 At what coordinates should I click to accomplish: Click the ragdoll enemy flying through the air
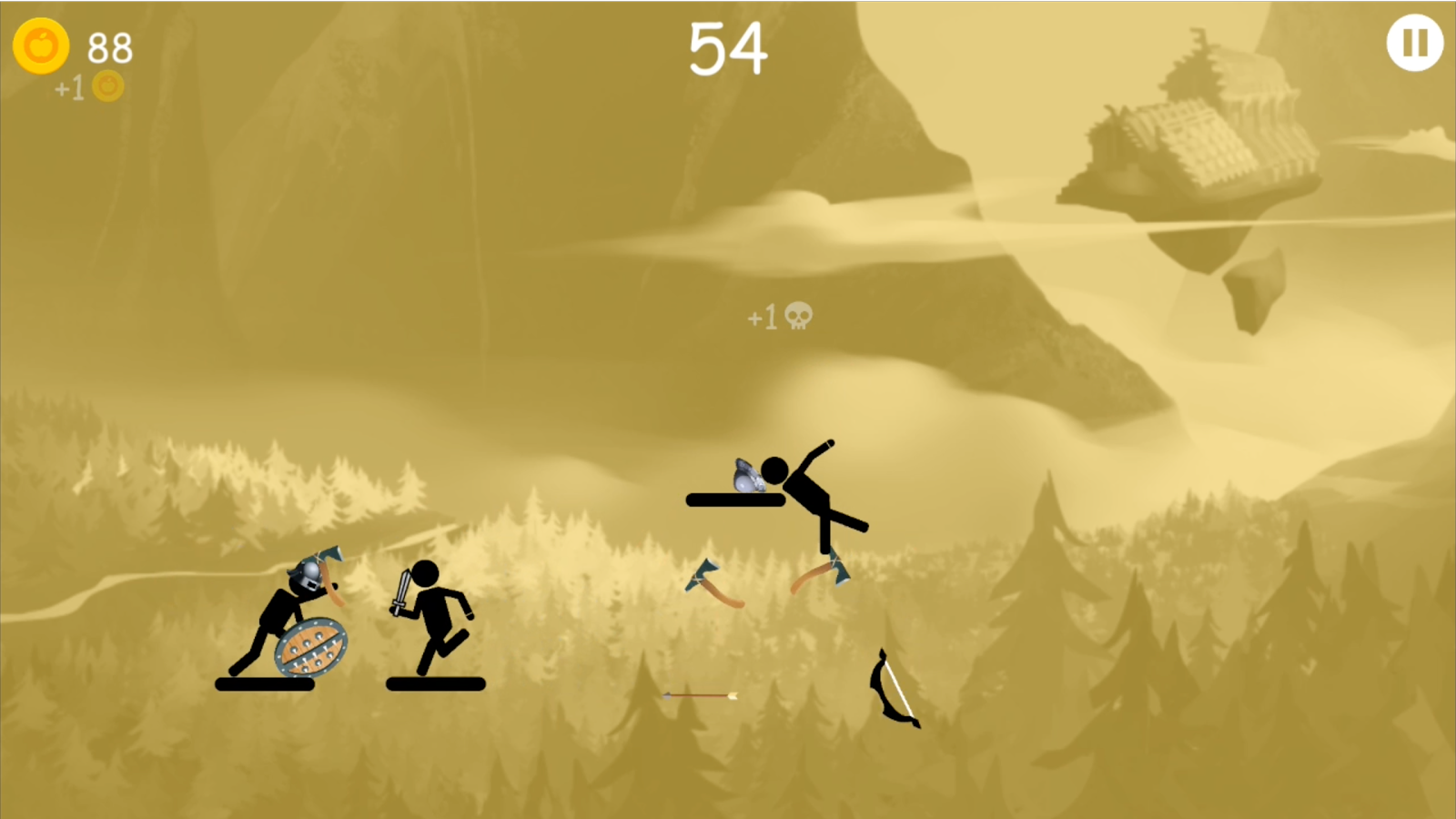(x=810, y=491)
